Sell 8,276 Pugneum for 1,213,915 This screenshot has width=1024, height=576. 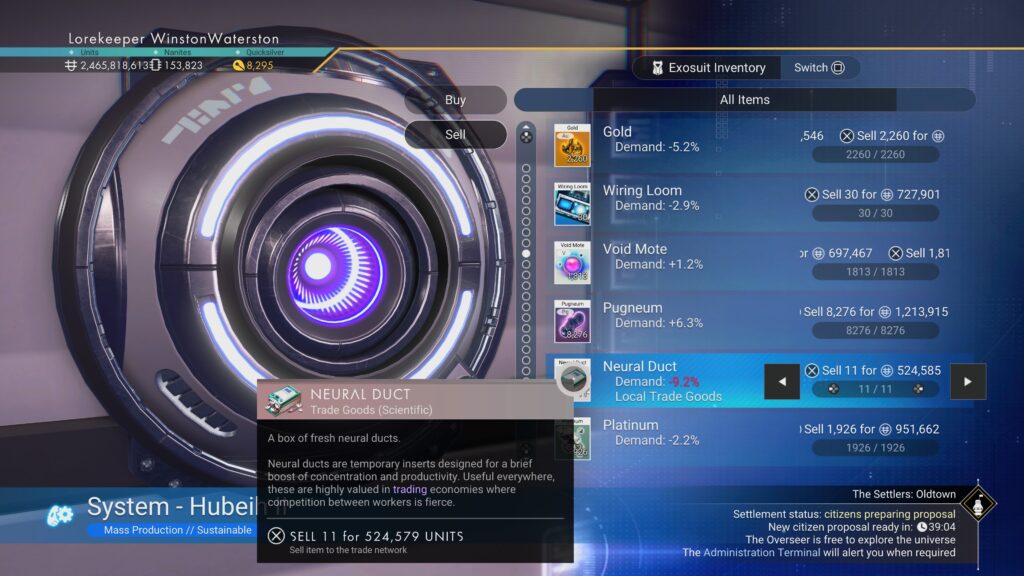pyautogui.click(x=873, y=312)
